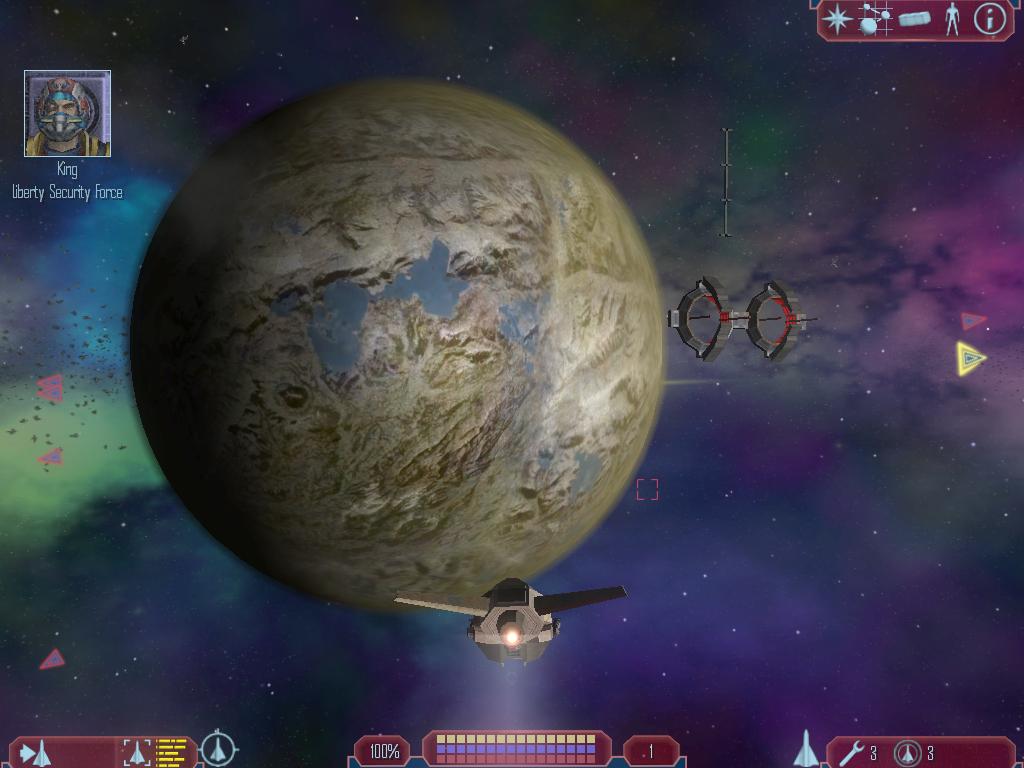This screenshot has width=1024, height=768.
Task: Click the arrow-and-ship icon in the bottom-left panel
Action: [36, 752]
